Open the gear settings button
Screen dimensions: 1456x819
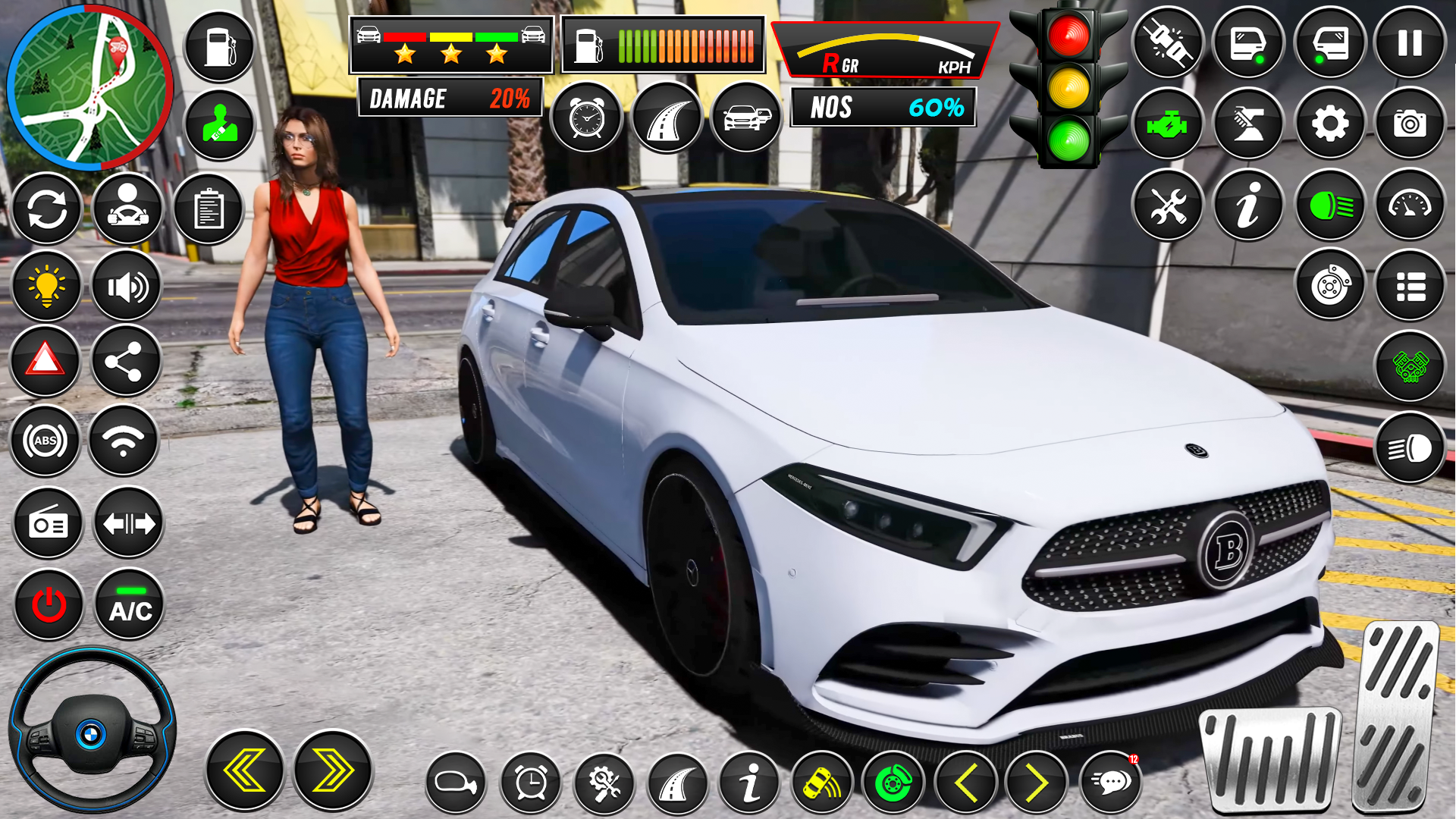[1329, 124]
